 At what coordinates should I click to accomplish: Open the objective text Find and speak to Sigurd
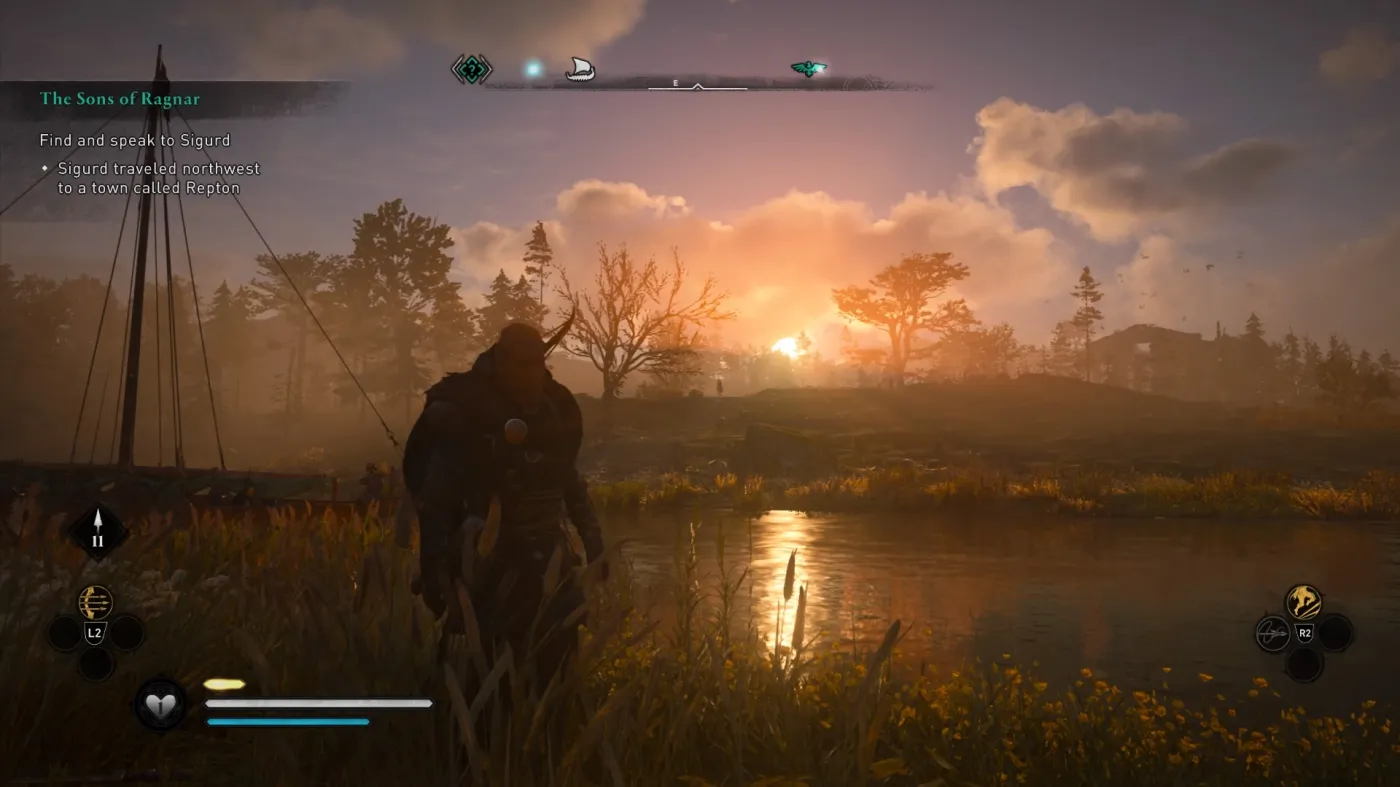point(134,140)
